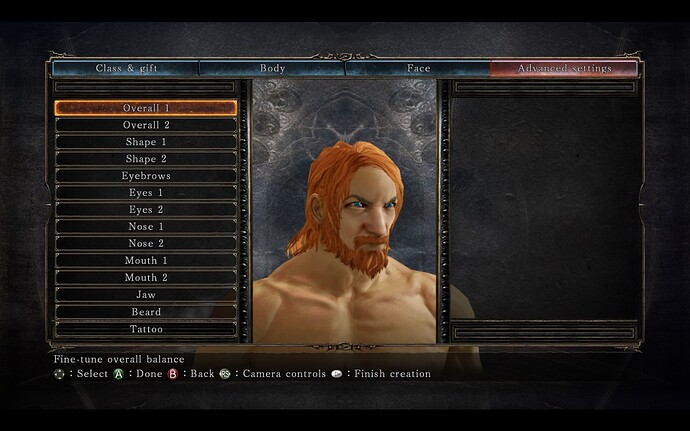Open Nose 2 adjustments
Image resolution: width=690 pixels, height=431 pixels.
pyautogui.click(x=146, y=244)
